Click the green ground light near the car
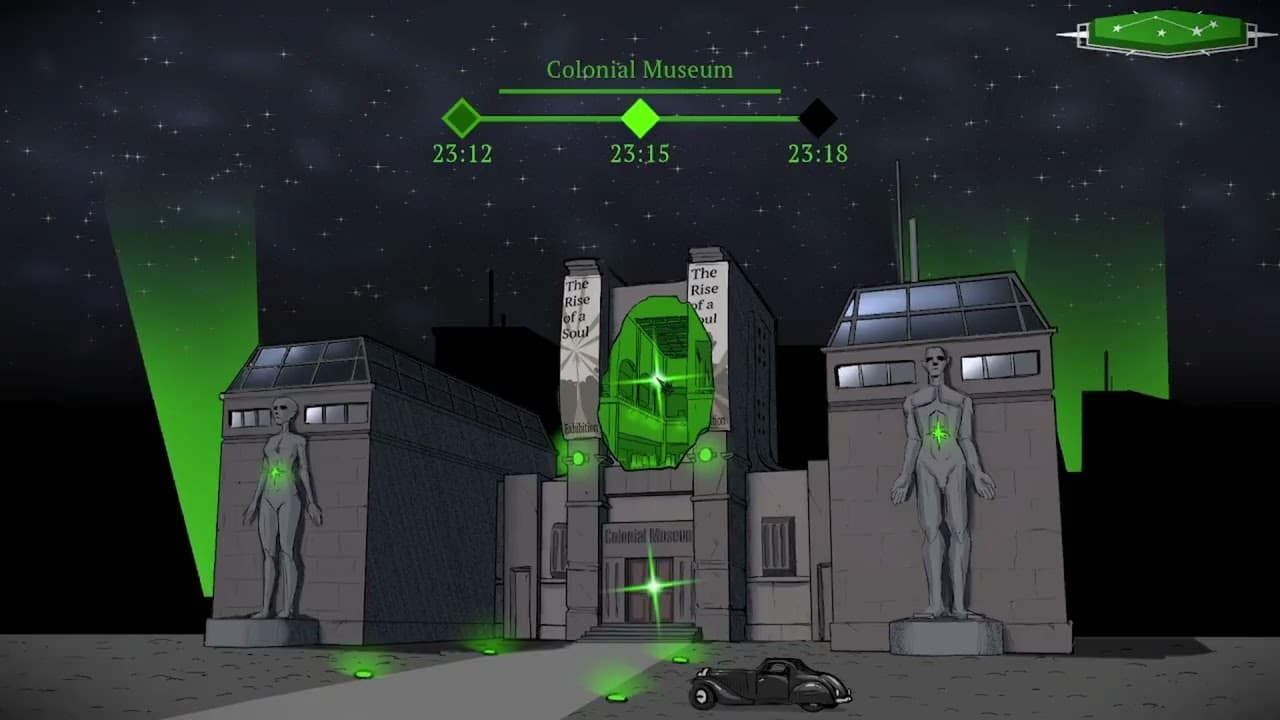The width and height of the screenshot is (1280, 720). click(x=680, y=662)
